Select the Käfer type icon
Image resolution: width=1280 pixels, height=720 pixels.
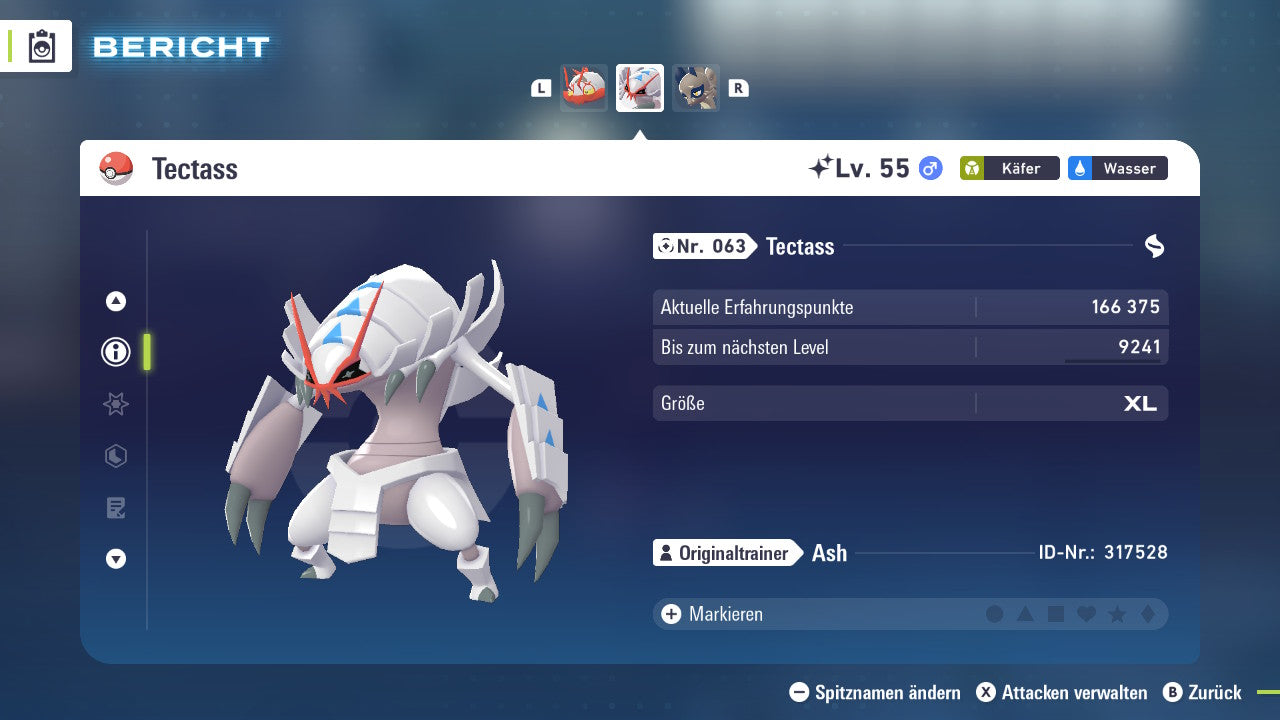coord(1009,168)
